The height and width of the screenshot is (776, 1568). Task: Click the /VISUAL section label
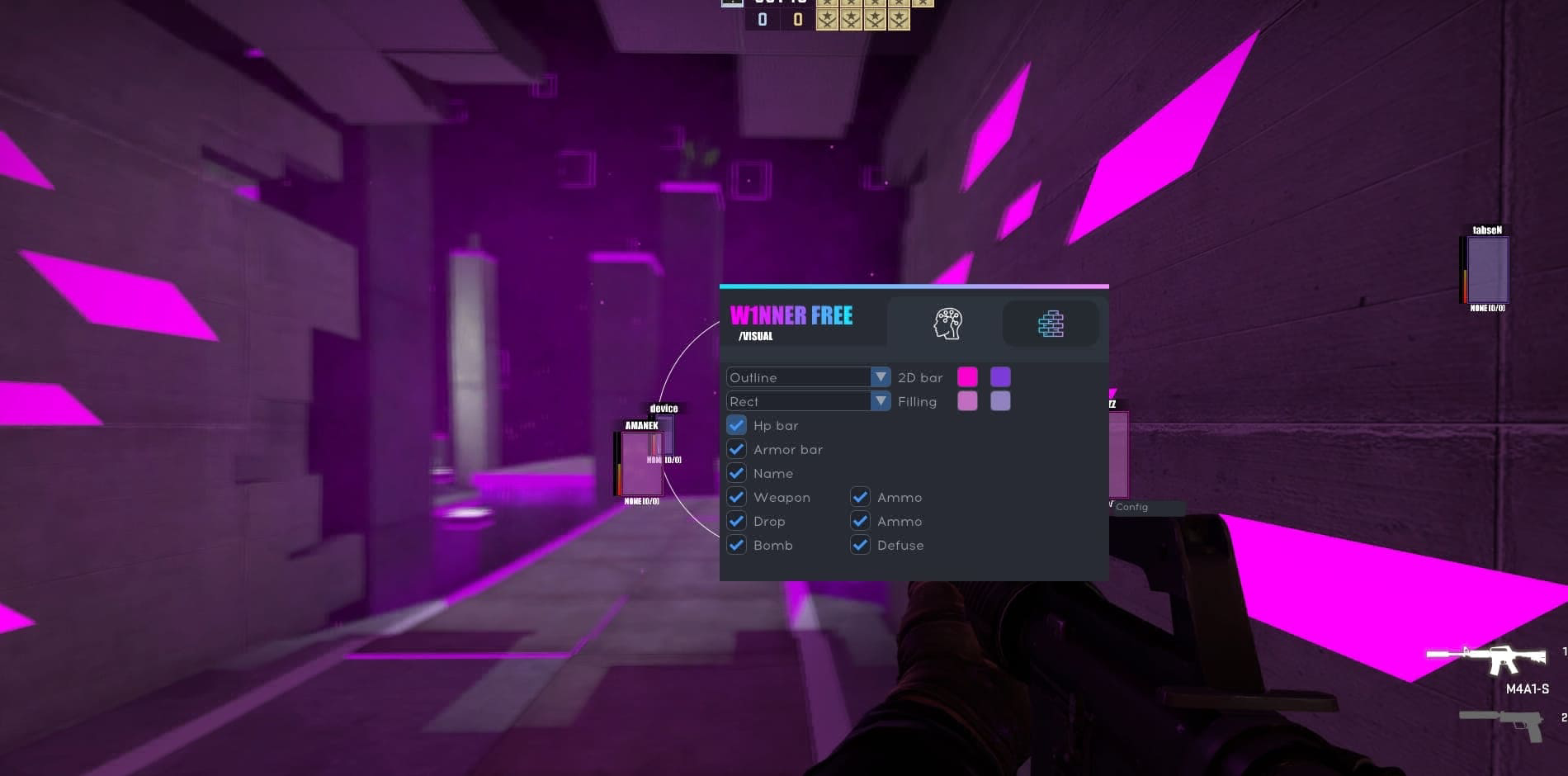(x=756, y=337)
